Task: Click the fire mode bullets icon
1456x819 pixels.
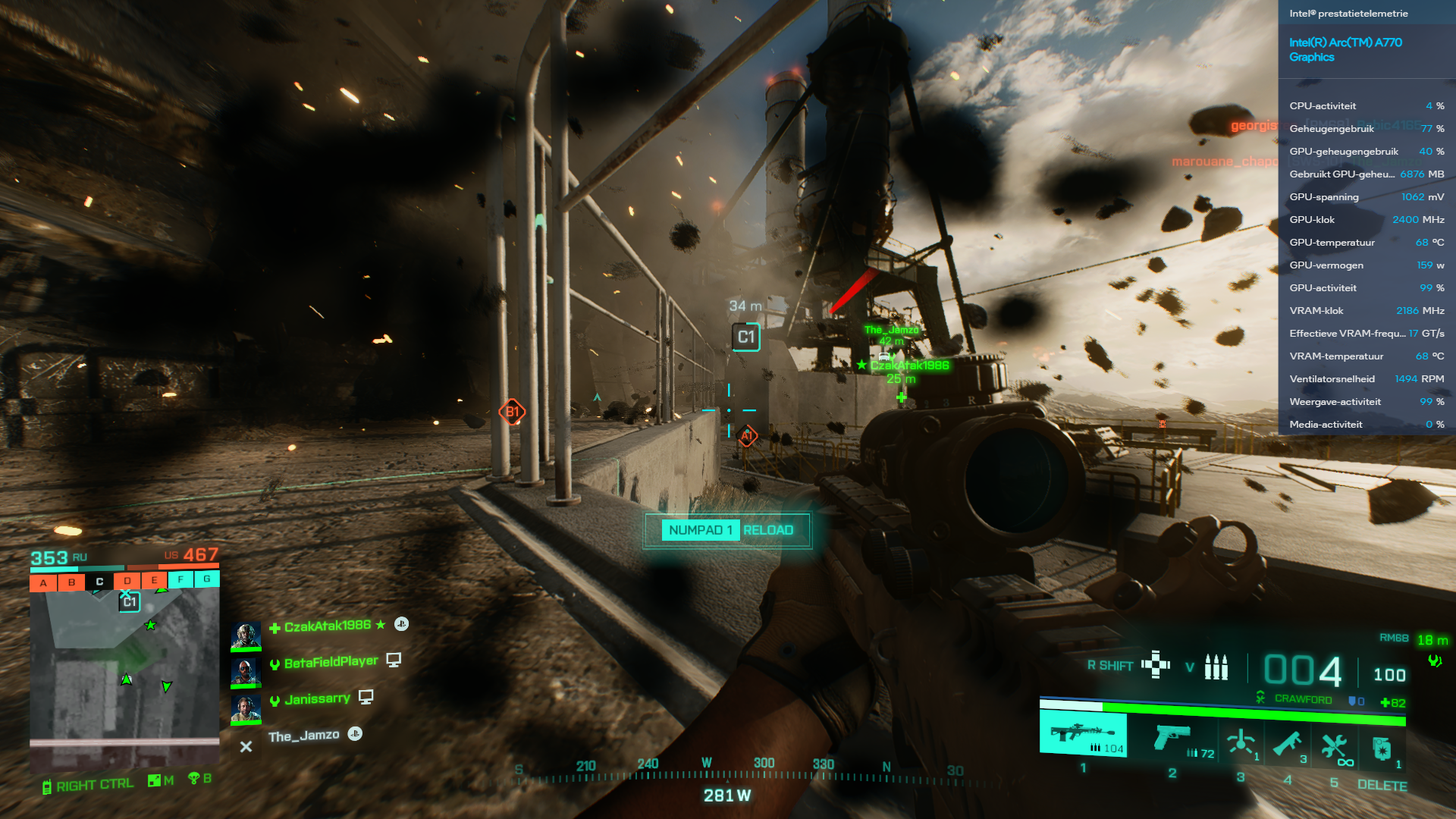Action: coord(1216,667)
